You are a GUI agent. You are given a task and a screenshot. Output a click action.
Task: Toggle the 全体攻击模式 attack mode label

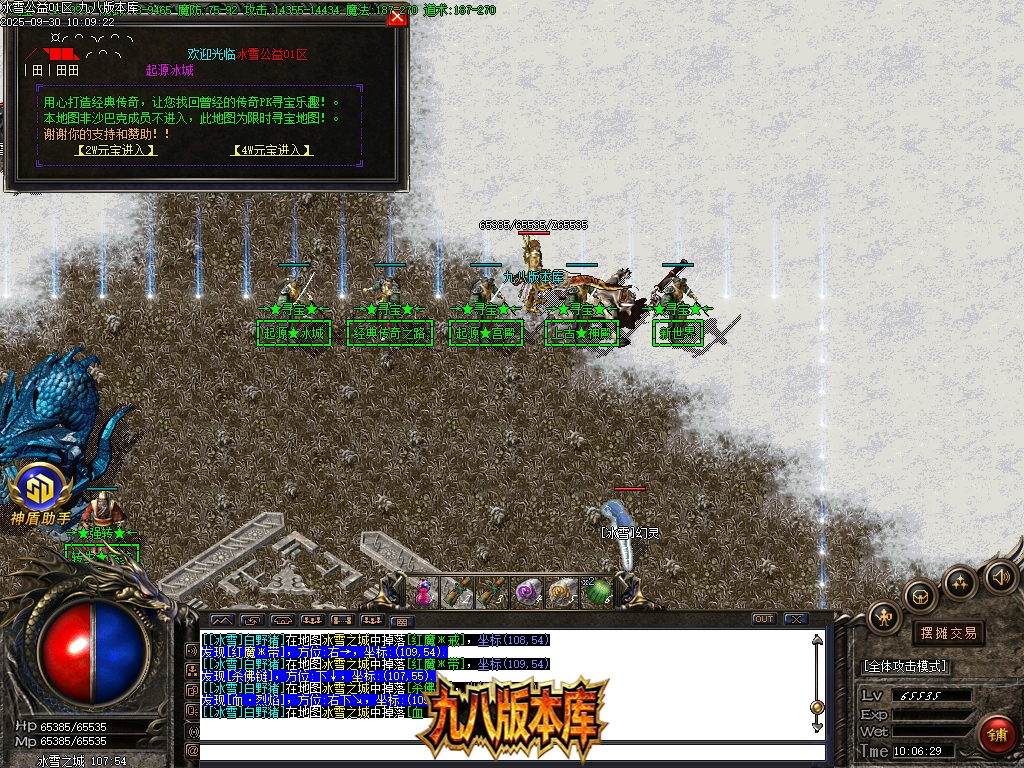[x=905, y=666]
